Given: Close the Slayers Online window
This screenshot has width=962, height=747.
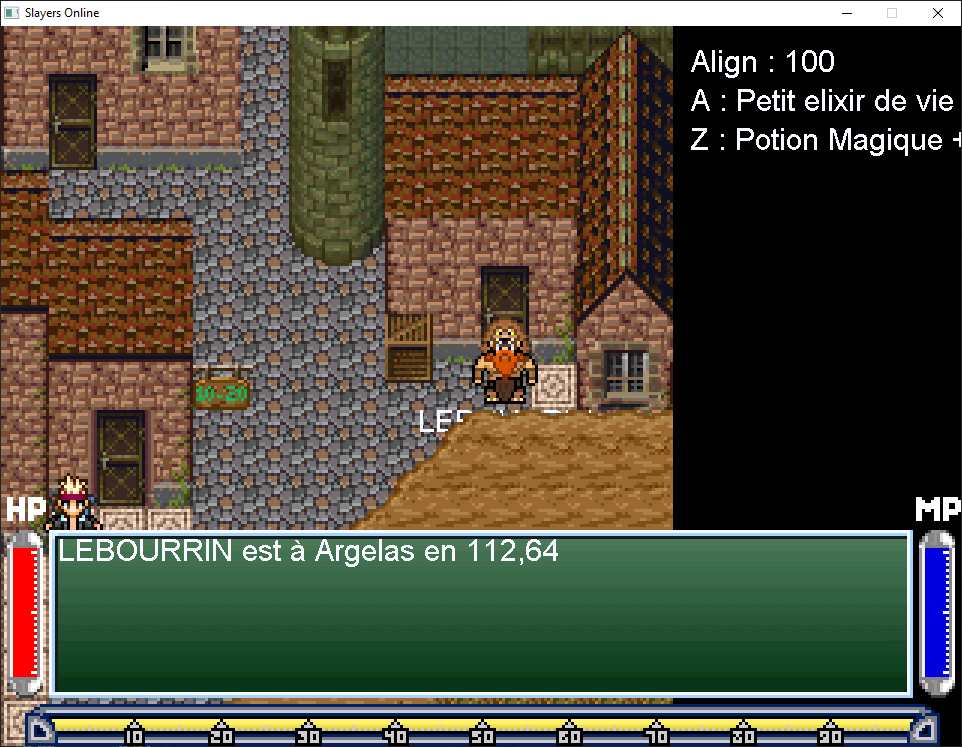Looking at the screenshot, I should point(937,14).
